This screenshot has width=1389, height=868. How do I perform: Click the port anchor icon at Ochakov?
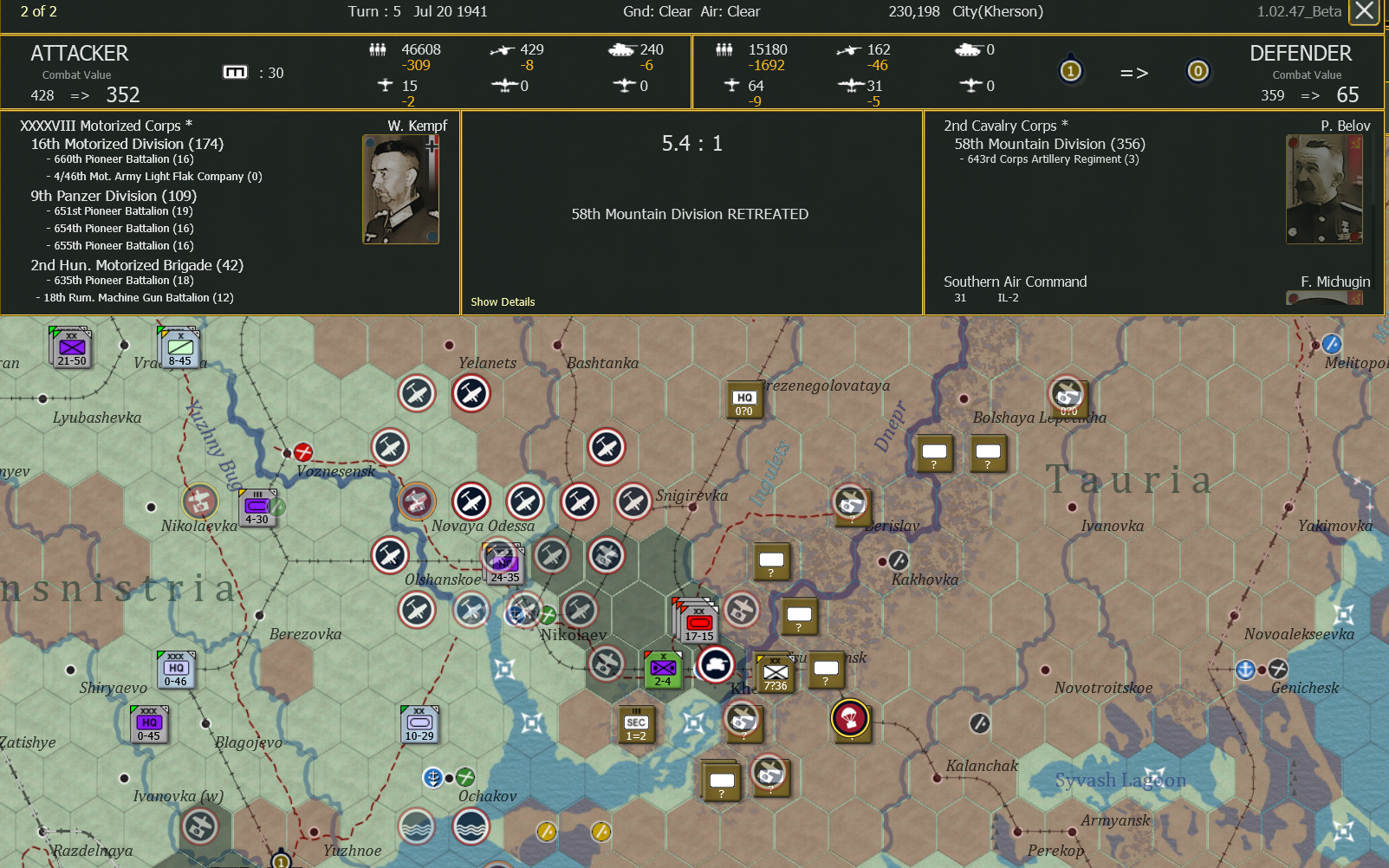432,777
